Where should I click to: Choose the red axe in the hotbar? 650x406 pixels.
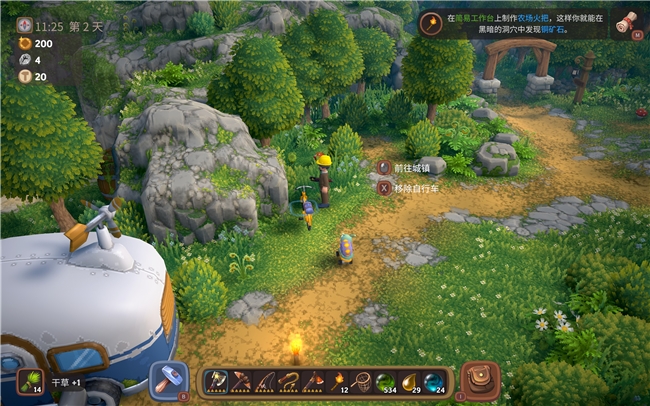click(x=313, y=381)
